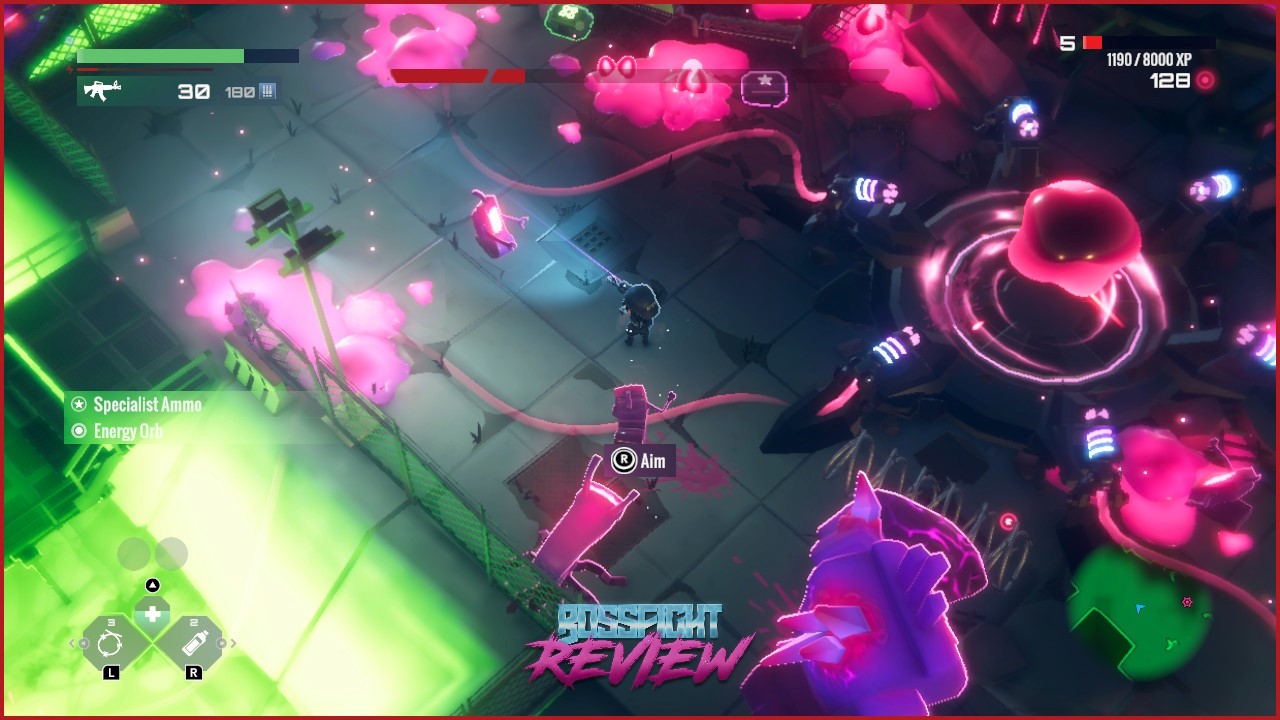Select the assault rifle weapon icon
The height and width of the screenshot is (720, 1280).
pos(101,91)
